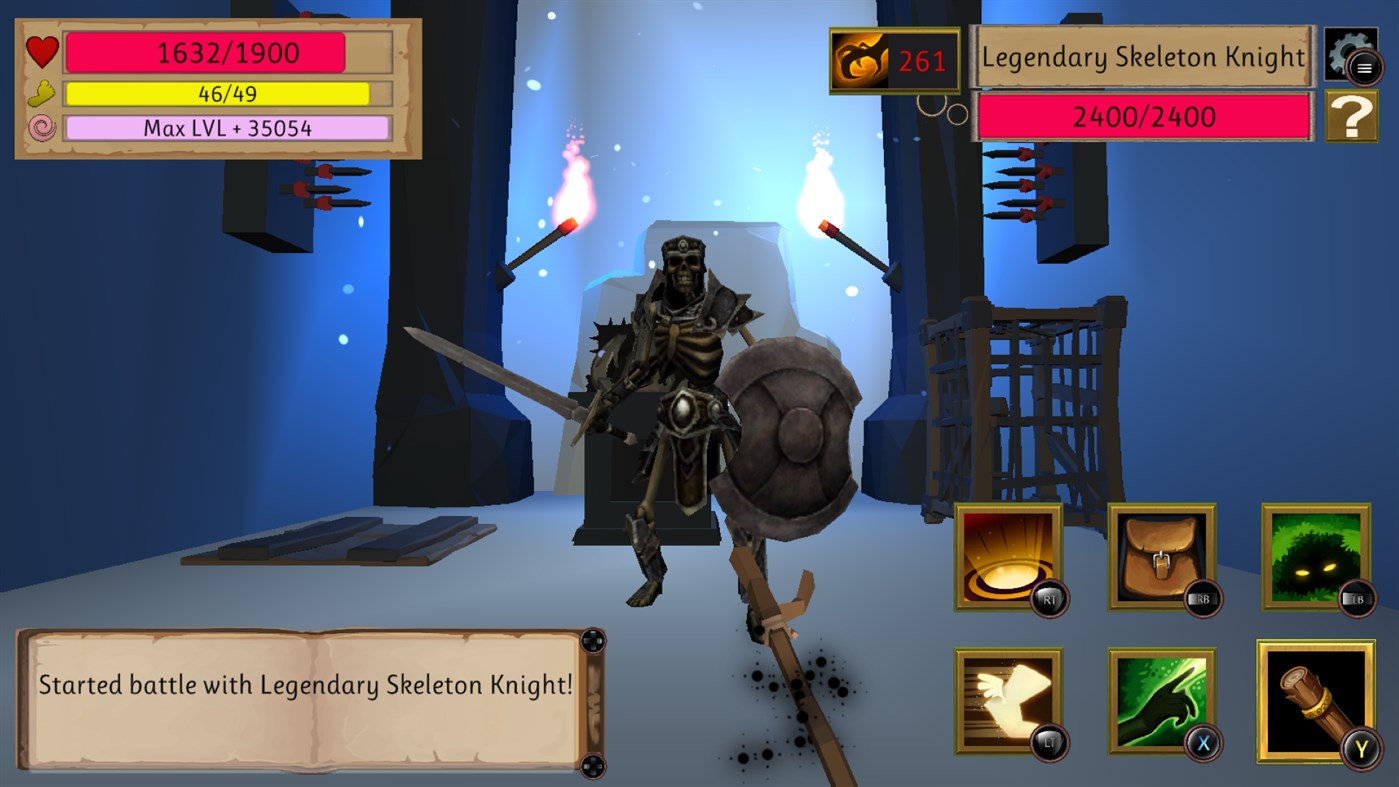Select the Legendary Skeleton Knight nameplate
Screen dimensions: 1399x787
click(1141, 58)
